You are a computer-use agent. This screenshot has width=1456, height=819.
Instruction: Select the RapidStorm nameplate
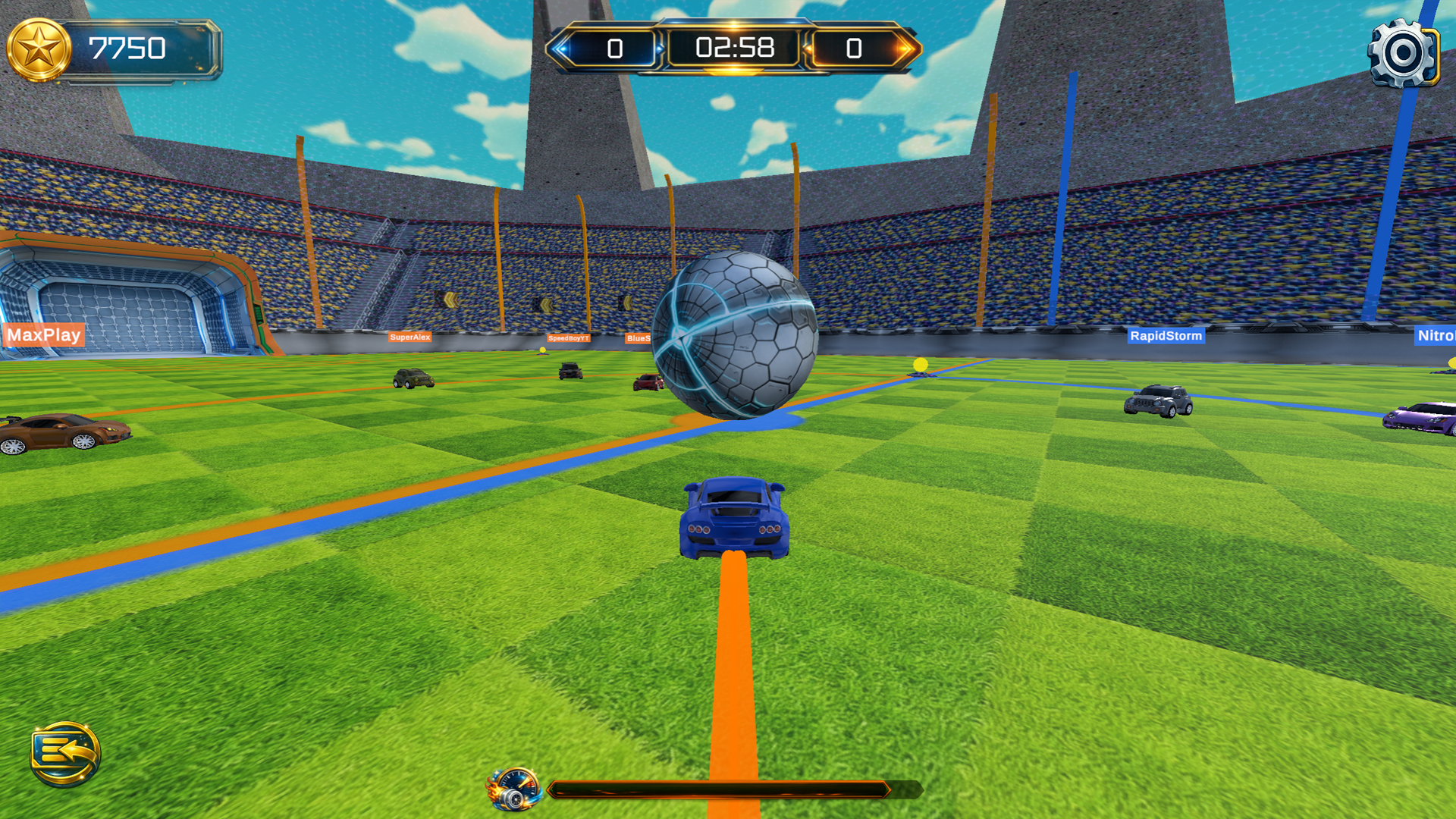click(1166, 335)
